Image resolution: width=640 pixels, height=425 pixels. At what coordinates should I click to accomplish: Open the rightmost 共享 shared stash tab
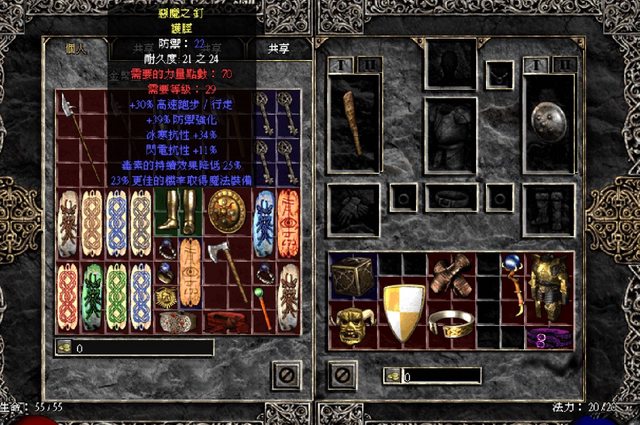pos(280,48)
